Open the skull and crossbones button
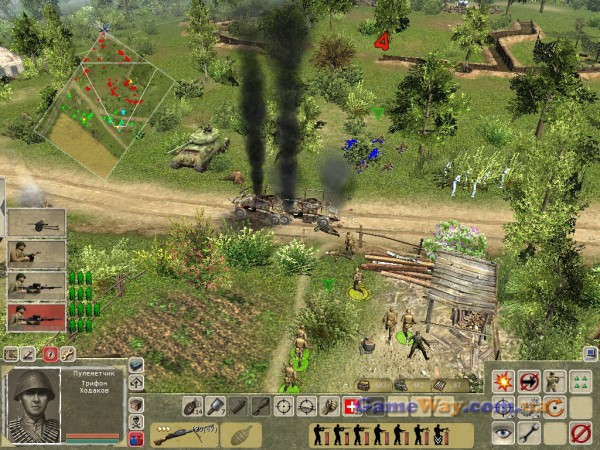 136,422
